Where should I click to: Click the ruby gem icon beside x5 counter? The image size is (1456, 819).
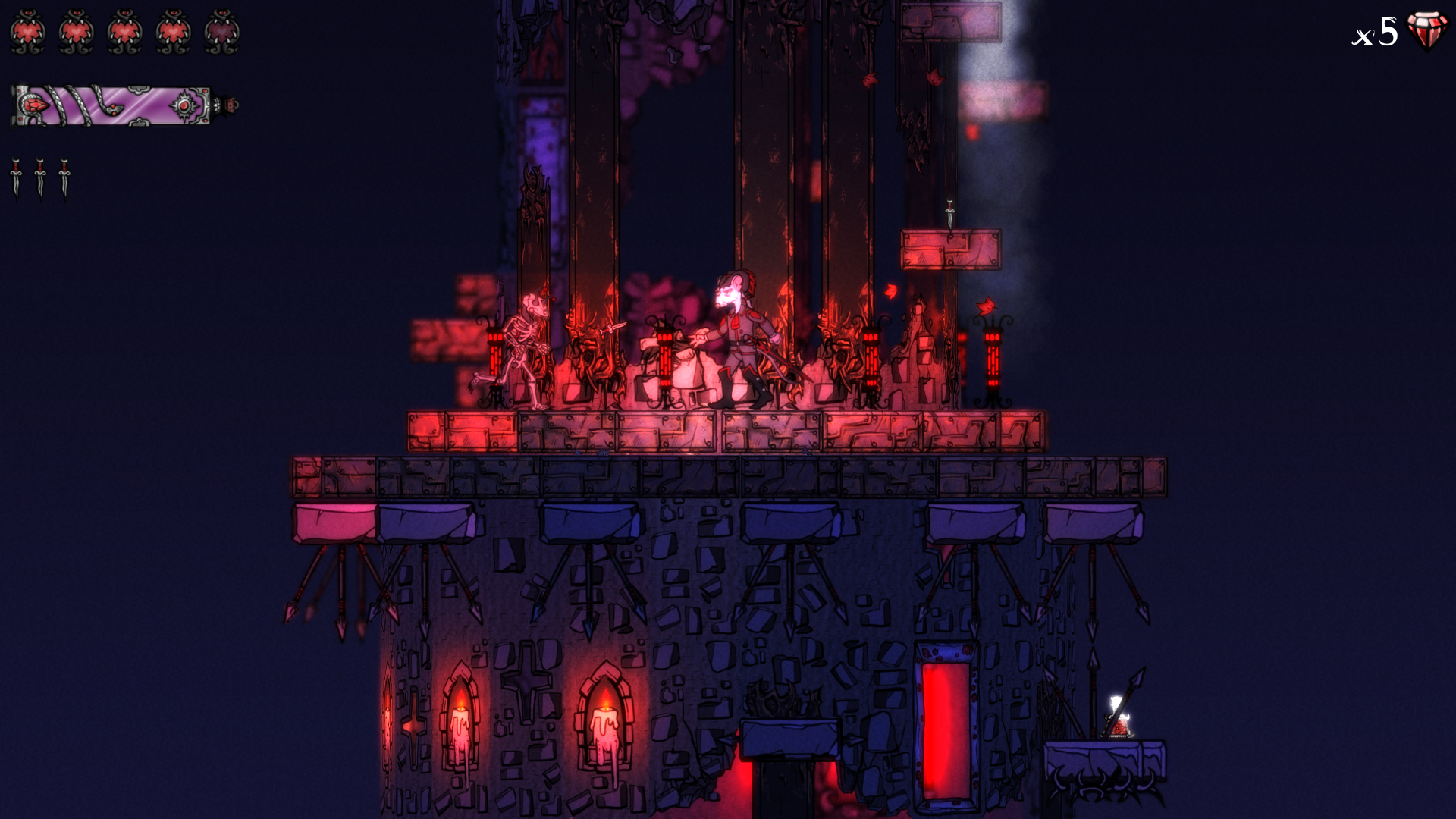click(1429, 32)
